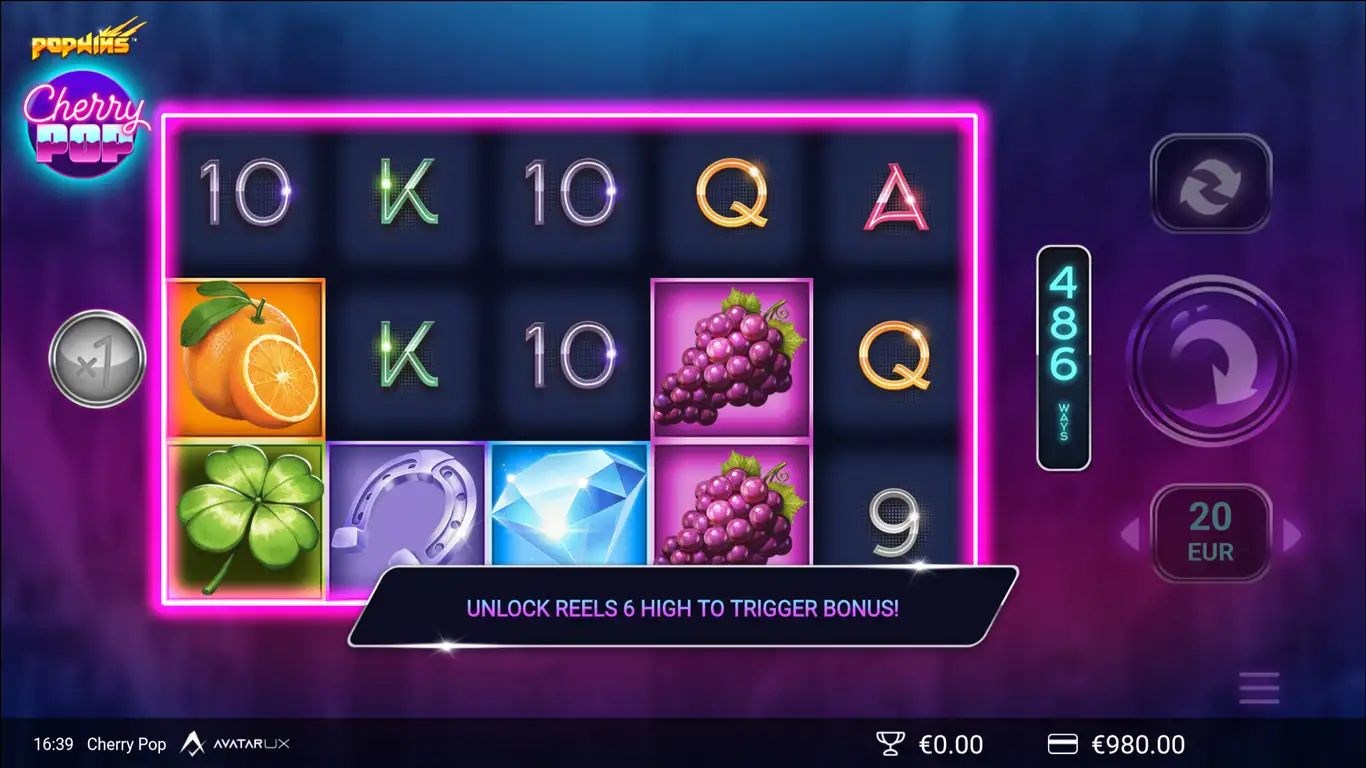Image resolution: width=1366 pixels, height=768 pixels.
Task: Open the hamburger menu
Action: (1258, 688)
